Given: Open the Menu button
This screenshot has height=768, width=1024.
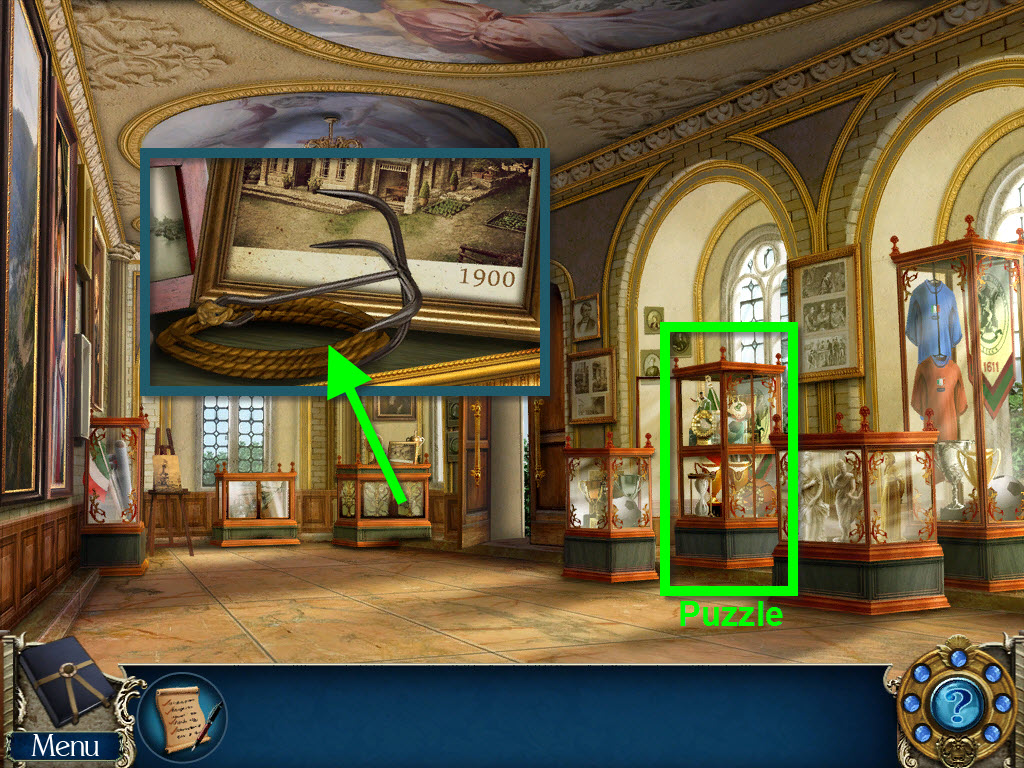Looking at the screenshot, I should pyautogui.click(x=64, y=746).
